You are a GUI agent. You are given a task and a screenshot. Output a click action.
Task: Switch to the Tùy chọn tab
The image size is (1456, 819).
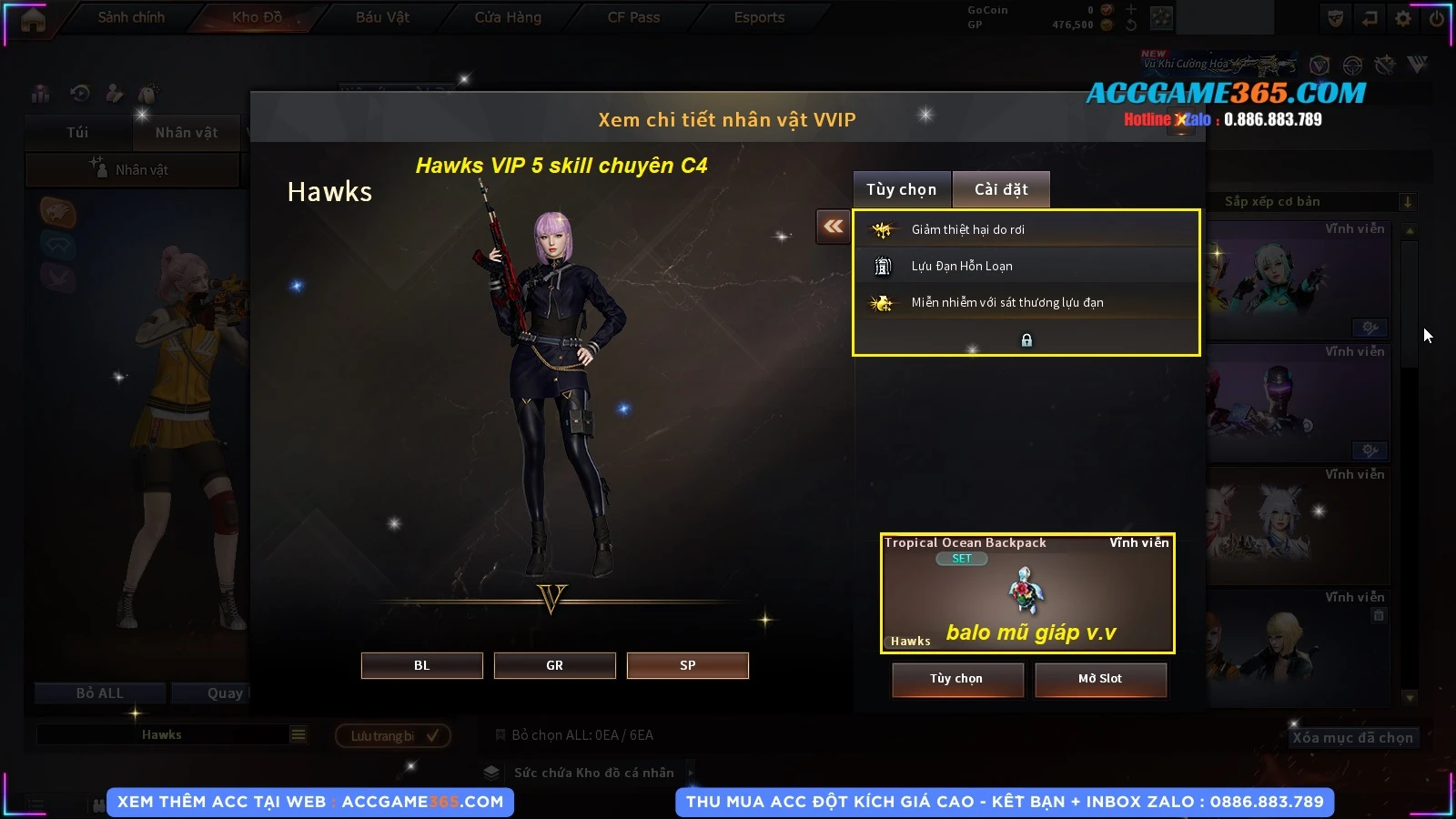point(901,189)
